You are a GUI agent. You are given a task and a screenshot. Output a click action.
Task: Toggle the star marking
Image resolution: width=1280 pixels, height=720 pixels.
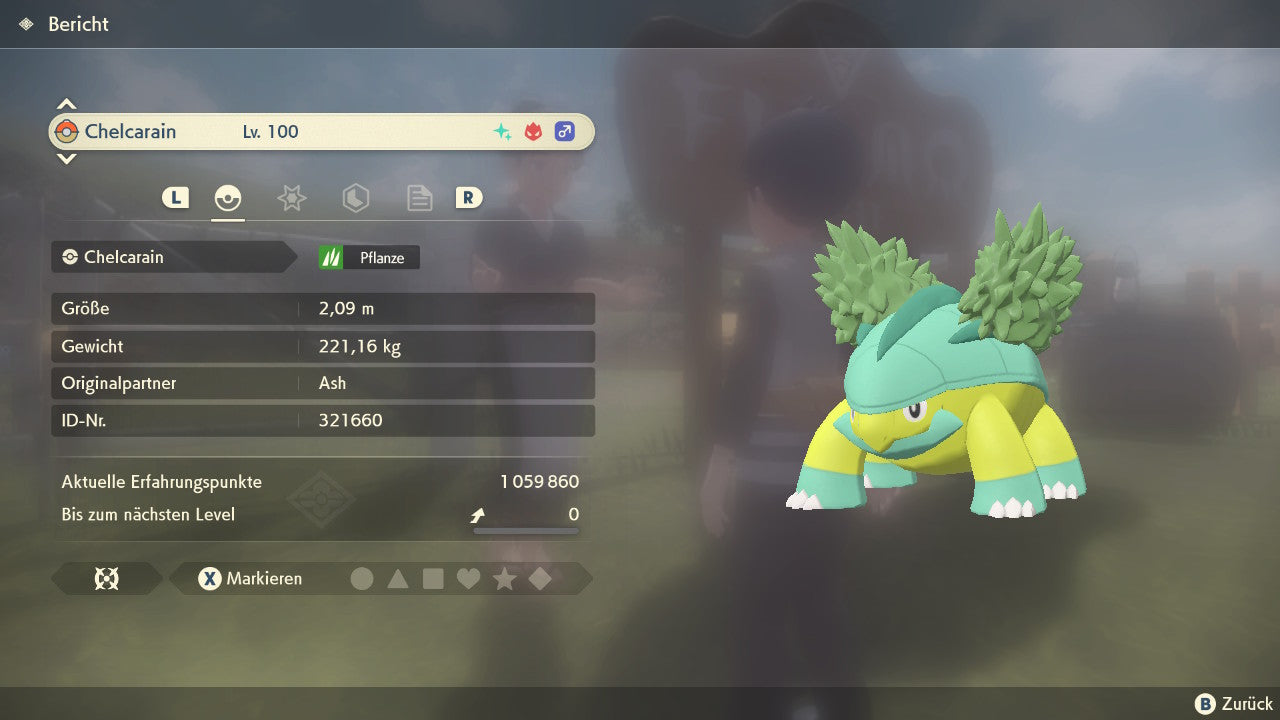click(x=504, y=579)
